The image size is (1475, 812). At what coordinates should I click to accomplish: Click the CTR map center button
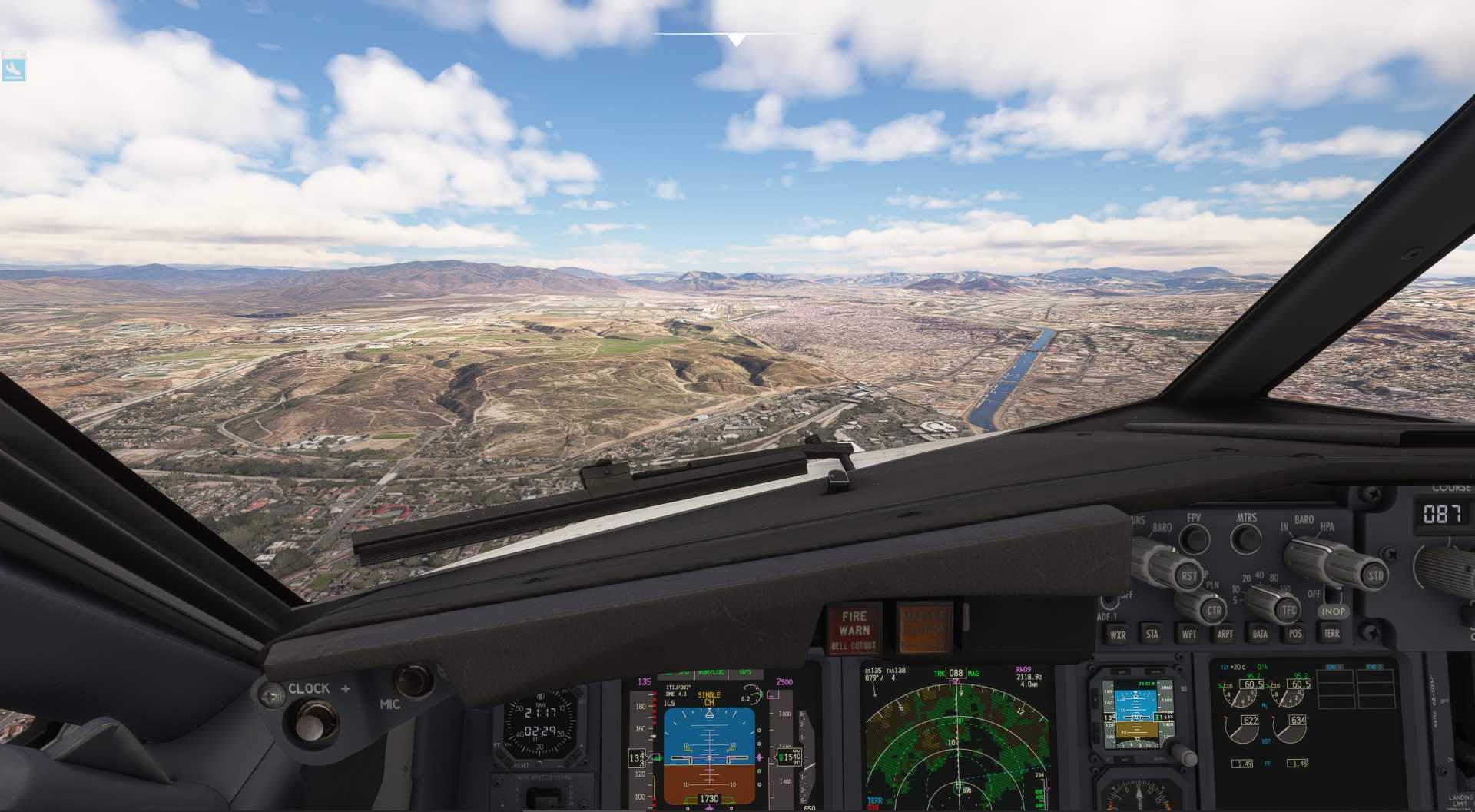(1213, 611)
